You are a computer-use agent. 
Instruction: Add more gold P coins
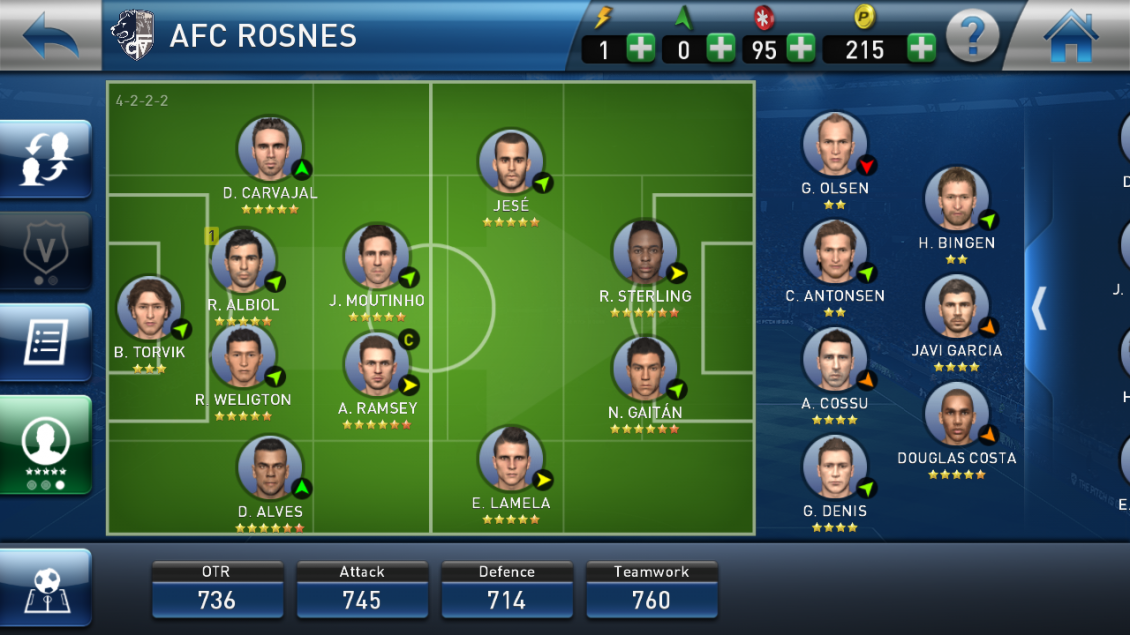coord(921,48)
